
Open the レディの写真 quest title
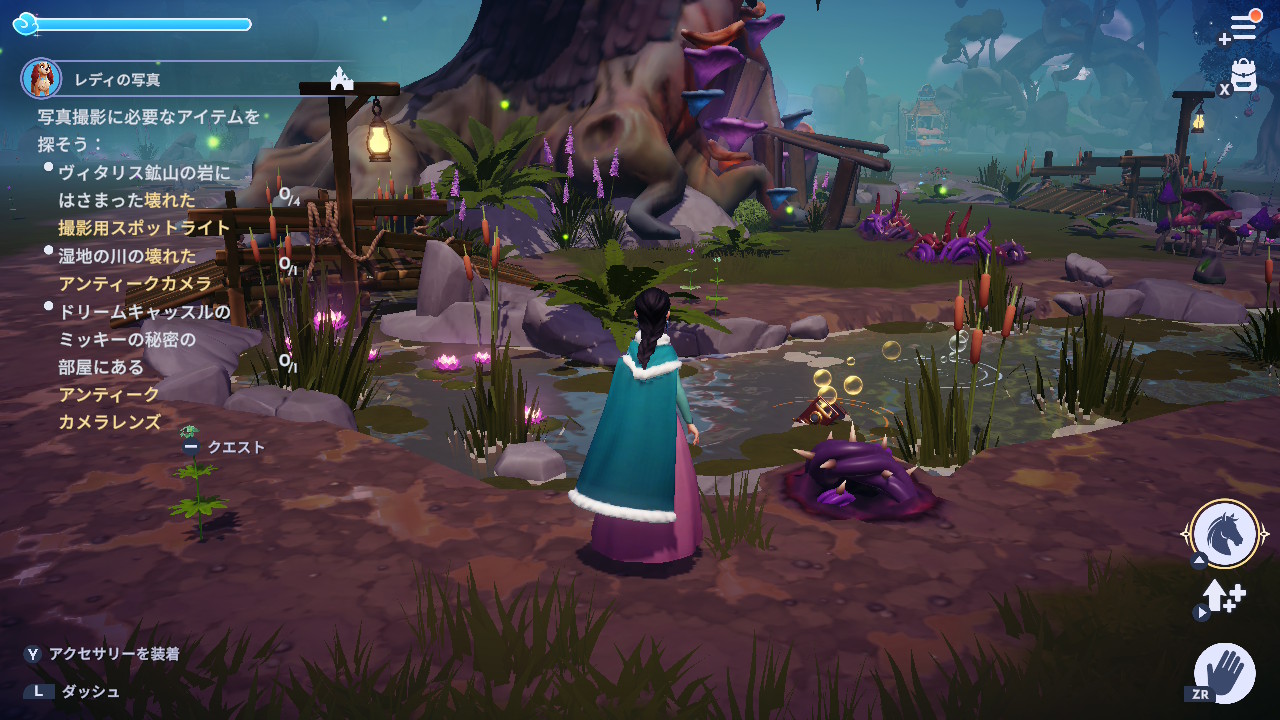117,80
